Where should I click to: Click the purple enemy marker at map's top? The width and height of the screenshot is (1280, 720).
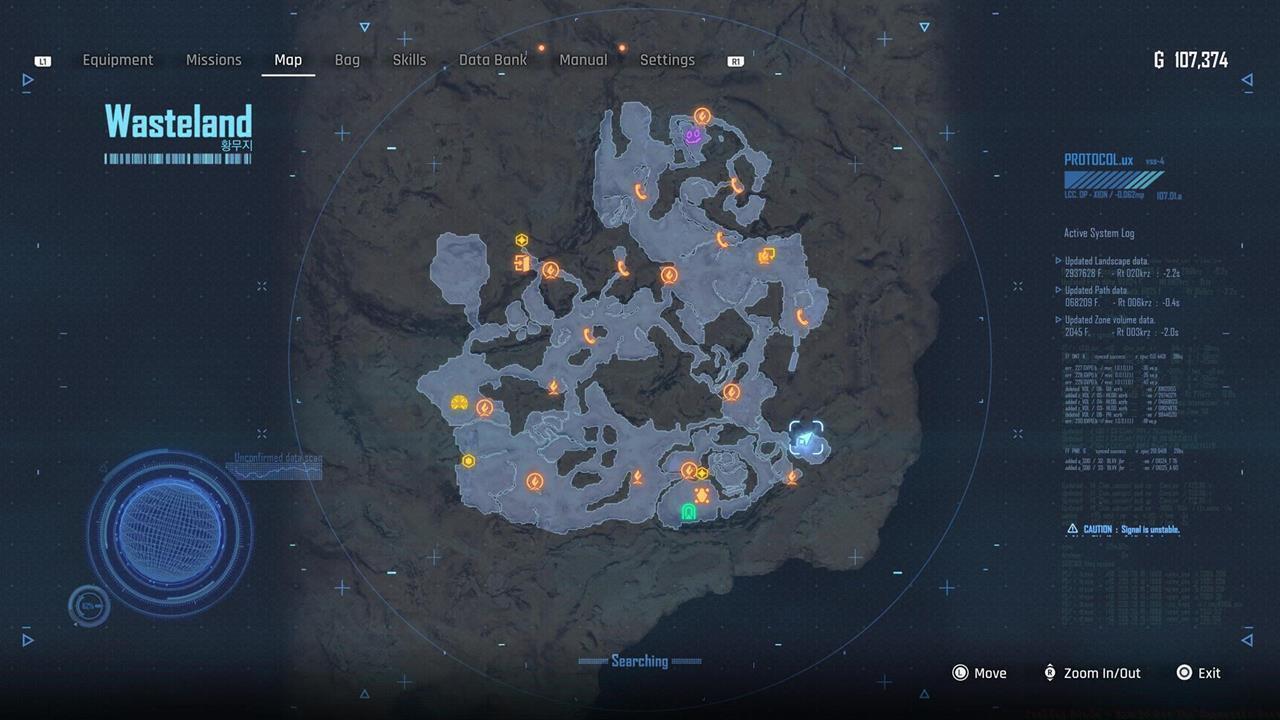coord(693,134)
